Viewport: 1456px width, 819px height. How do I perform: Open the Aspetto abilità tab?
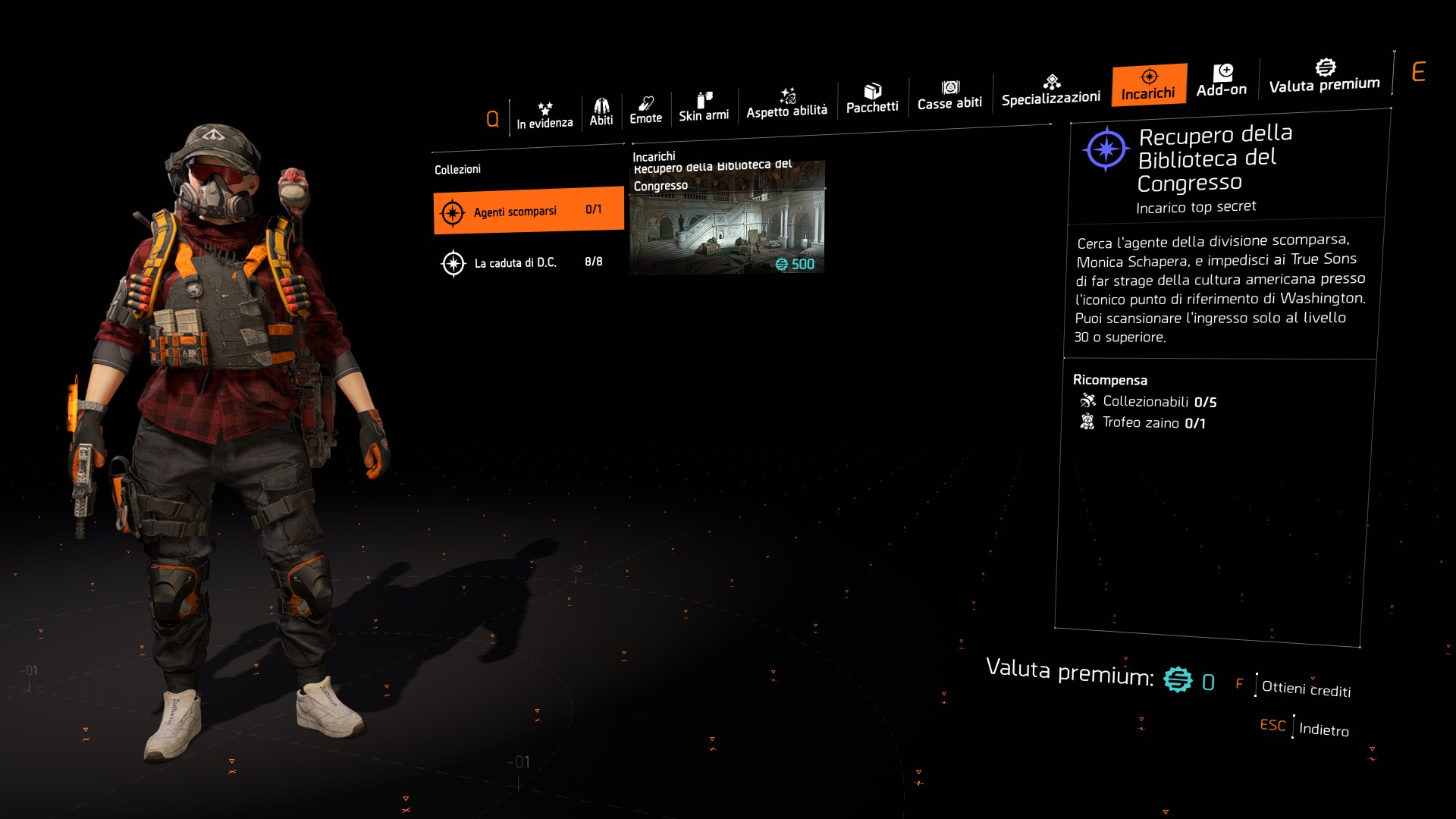tap(786, 103)
